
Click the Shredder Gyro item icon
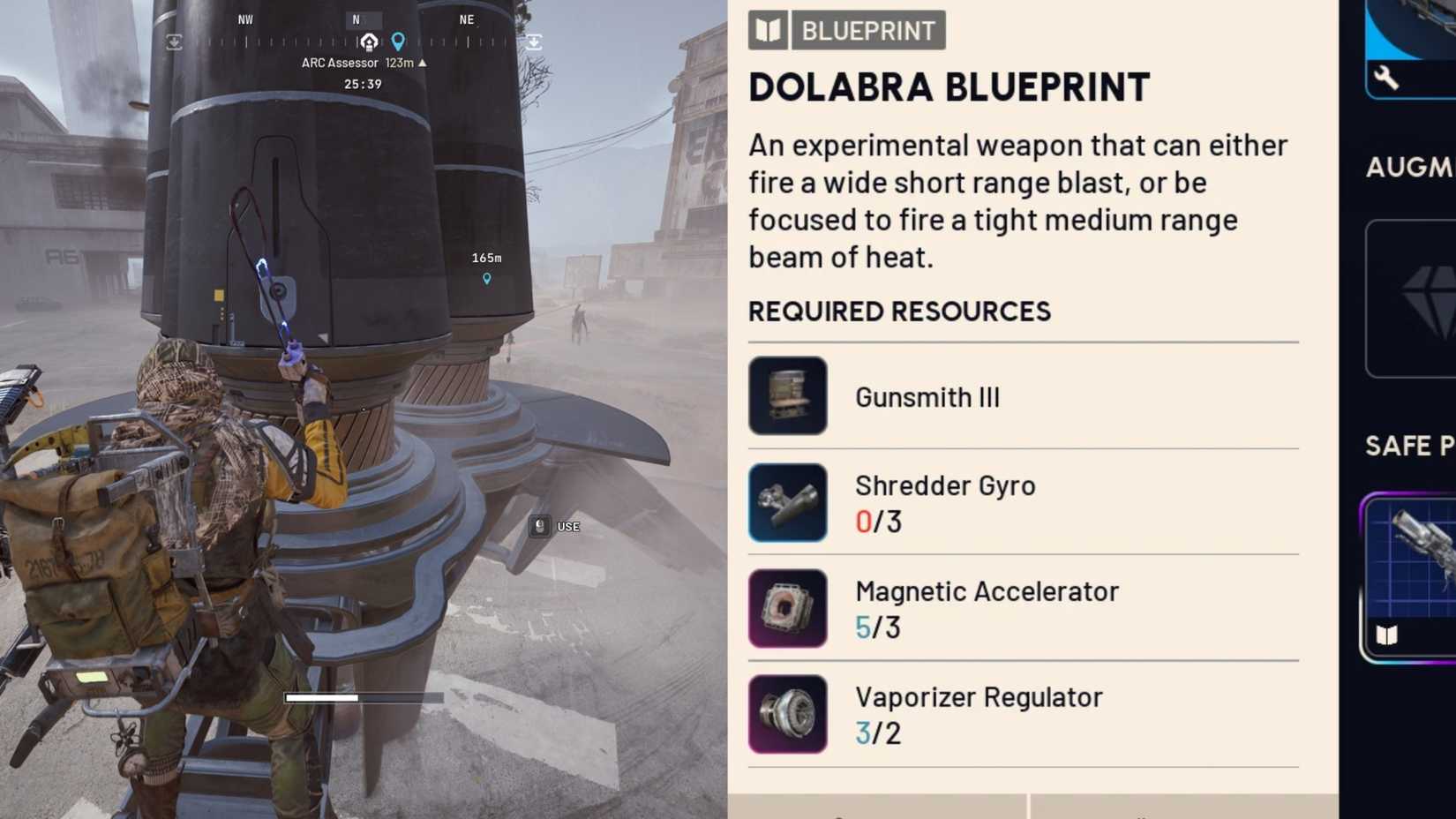(787, 502)
